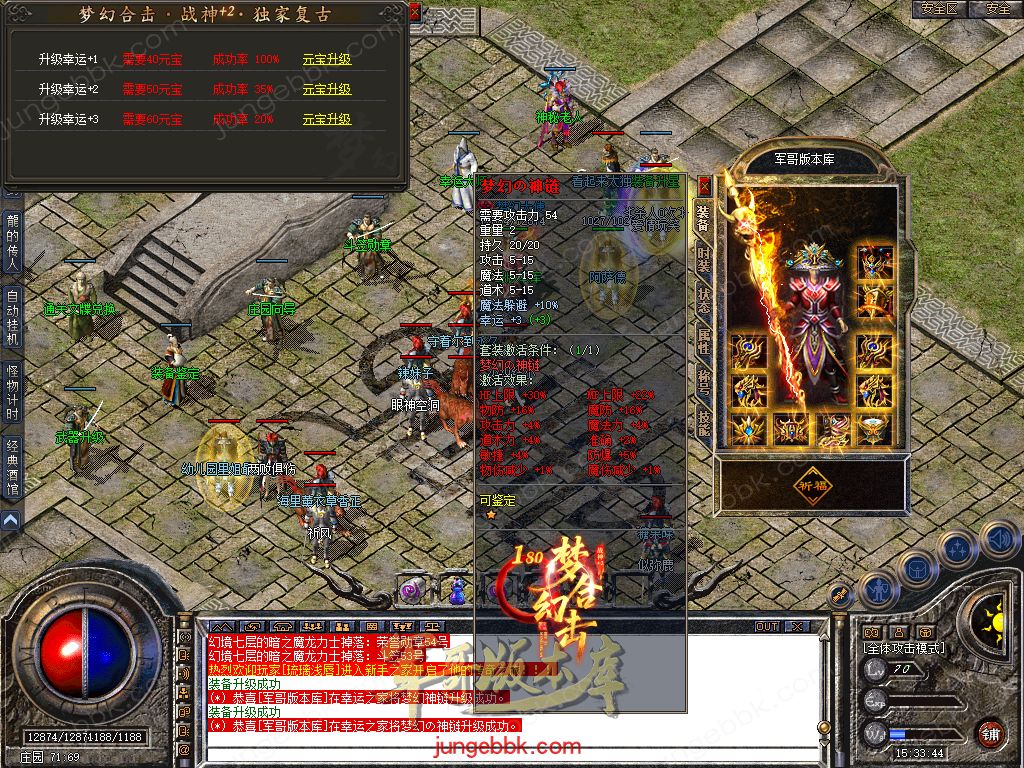Click the OUT button on chat bar

tap(767, 626)
